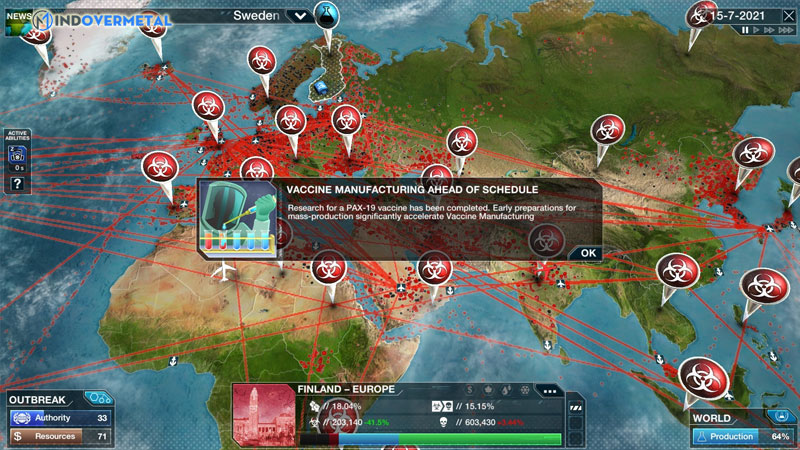Set game speed to fastest
800x450 pixels.
click(x=787, y=30)
